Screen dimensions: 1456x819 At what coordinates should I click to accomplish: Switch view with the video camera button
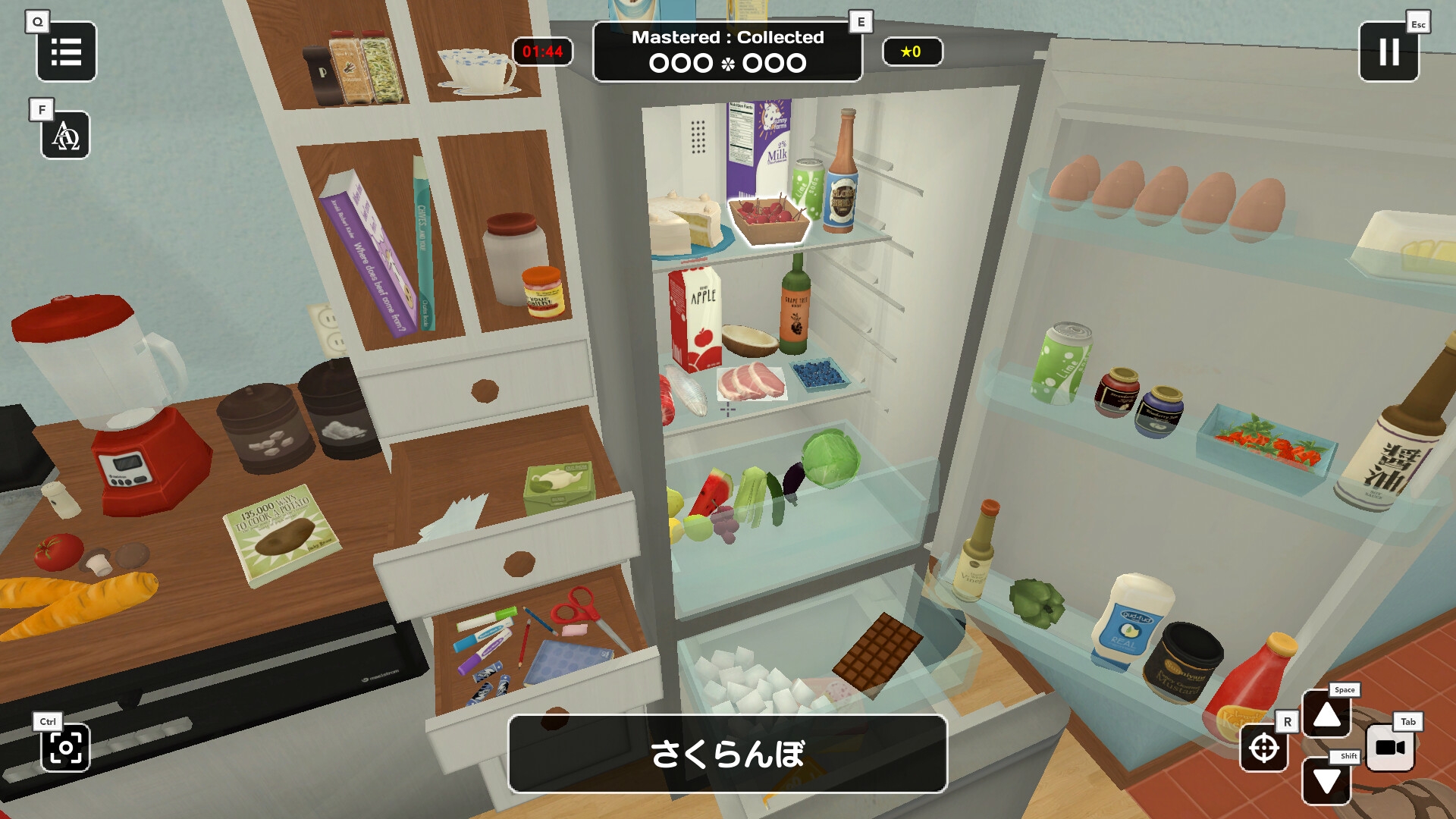pyautogui.click(x=1390, y=748)
